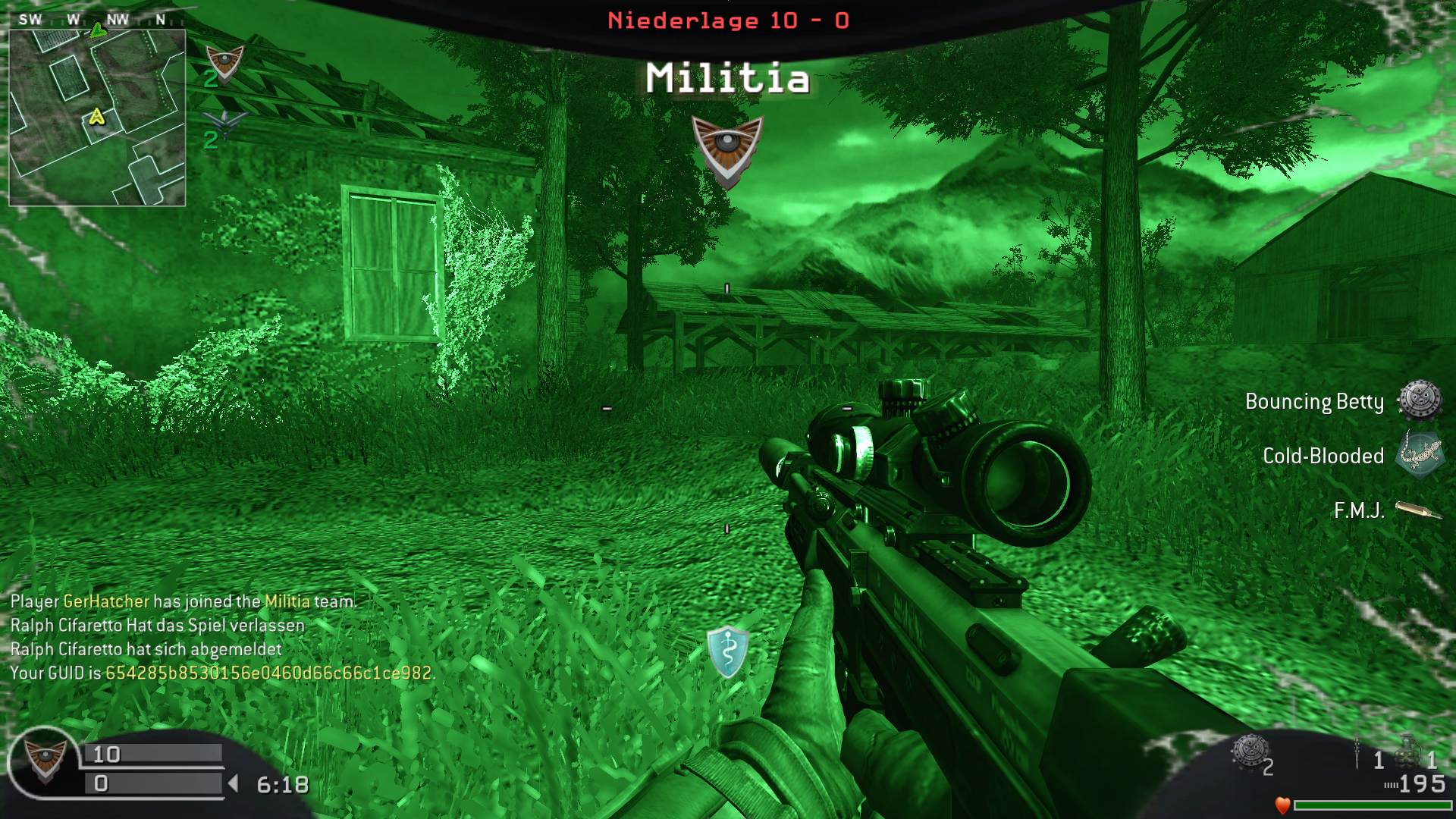This screenshot has height=819, width=1456.
Task: Select the Bouncing Betty perk icon
Action: pos(1419,400)
